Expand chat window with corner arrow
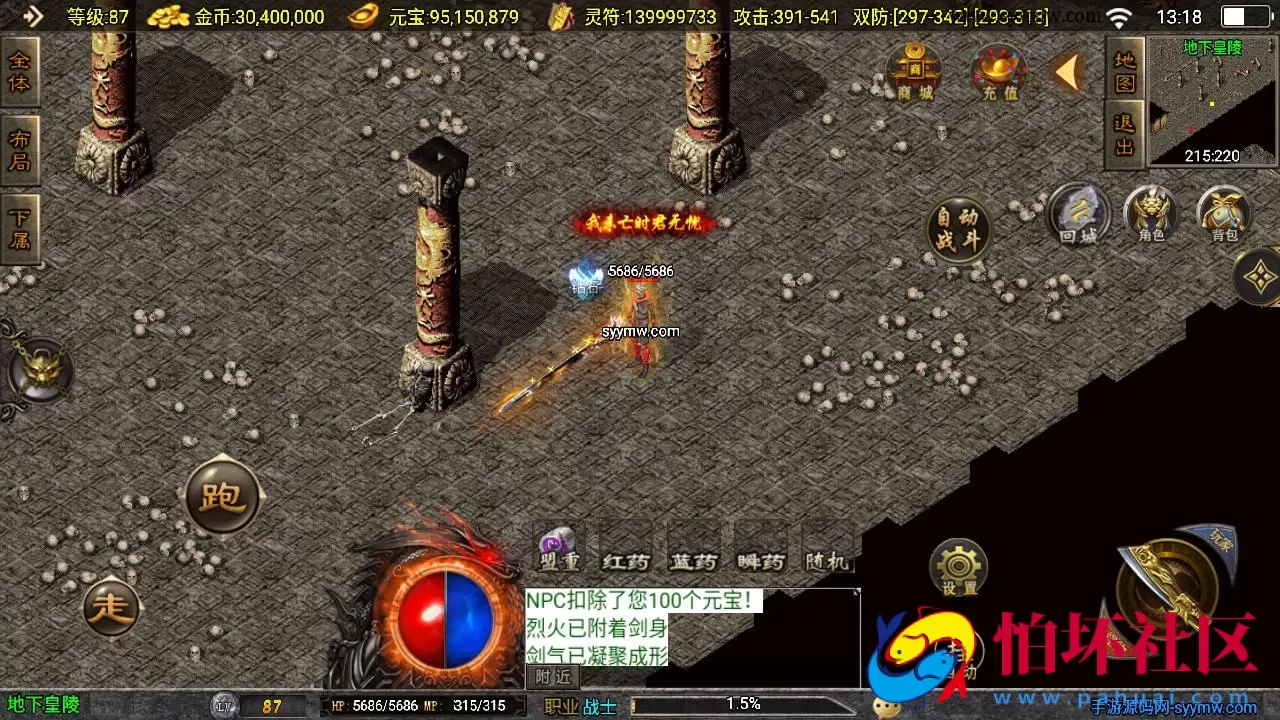This screenshot has height=720, width=1280. [x=856, y=592]
